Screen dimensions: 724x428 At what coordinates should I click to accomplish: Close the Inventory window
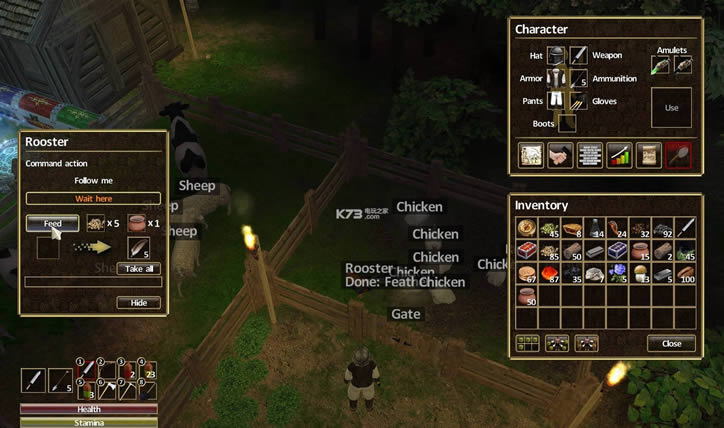pyautogui.click(x=671, y=343)
